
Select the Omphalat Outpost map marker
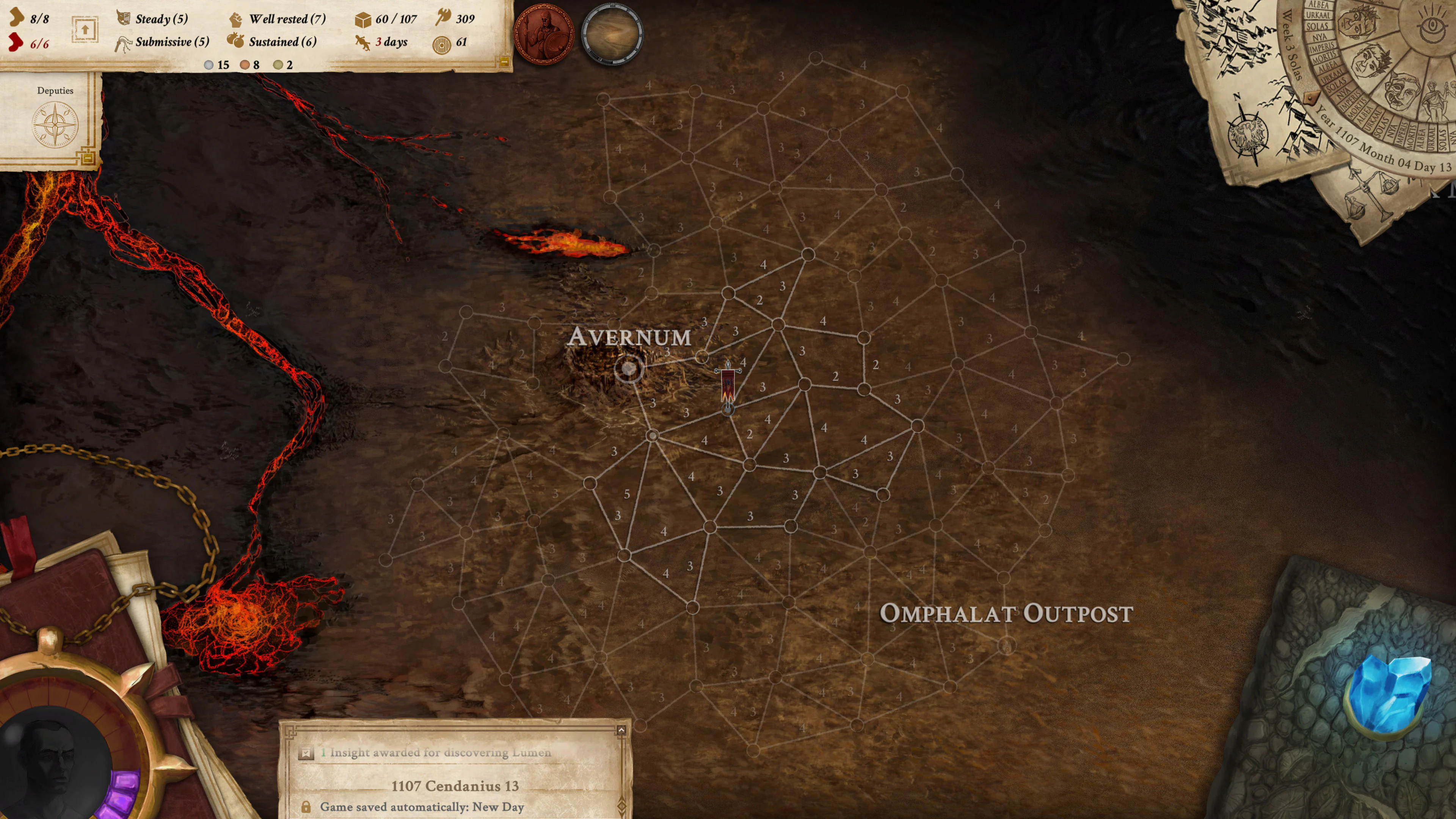1006,645
